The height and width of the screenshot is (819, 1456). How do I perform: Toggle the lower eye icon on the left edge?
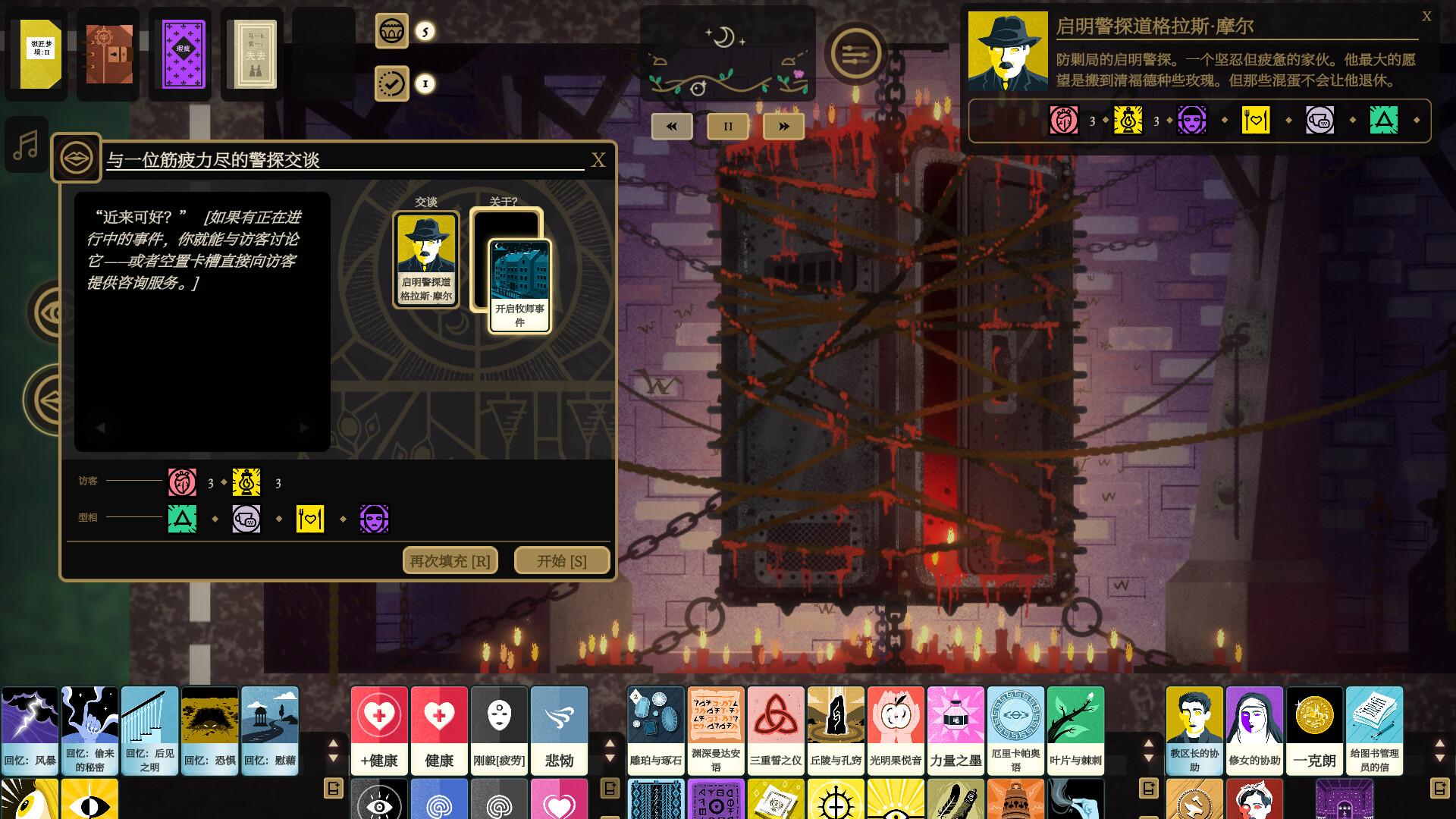click(47, 397)
